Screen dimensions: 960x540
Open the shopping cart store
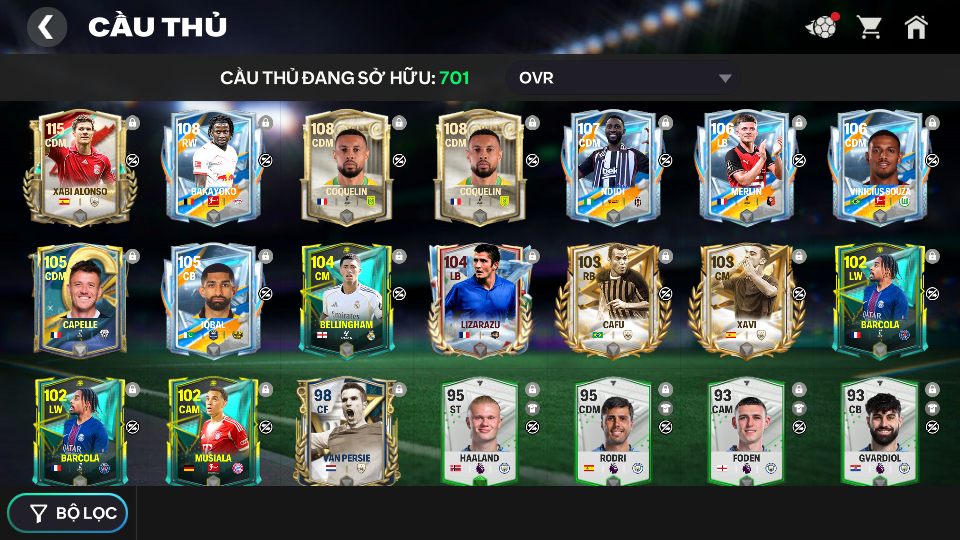(x=870, y=27)
